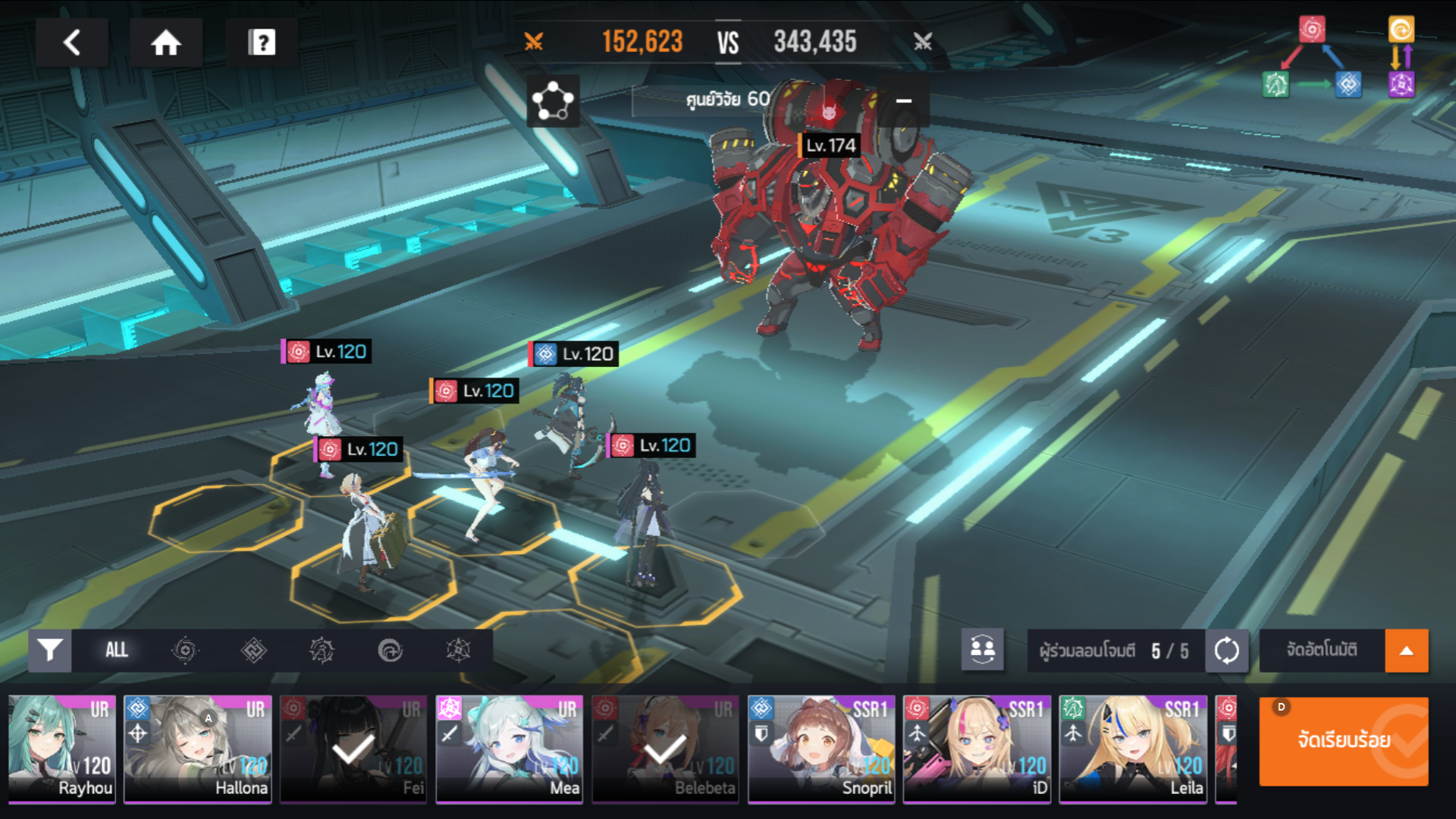This screenshot has height=819, width=1456.
Task: Pick Leila character card
Action: pyautogui.click(x=1133, y=748)
